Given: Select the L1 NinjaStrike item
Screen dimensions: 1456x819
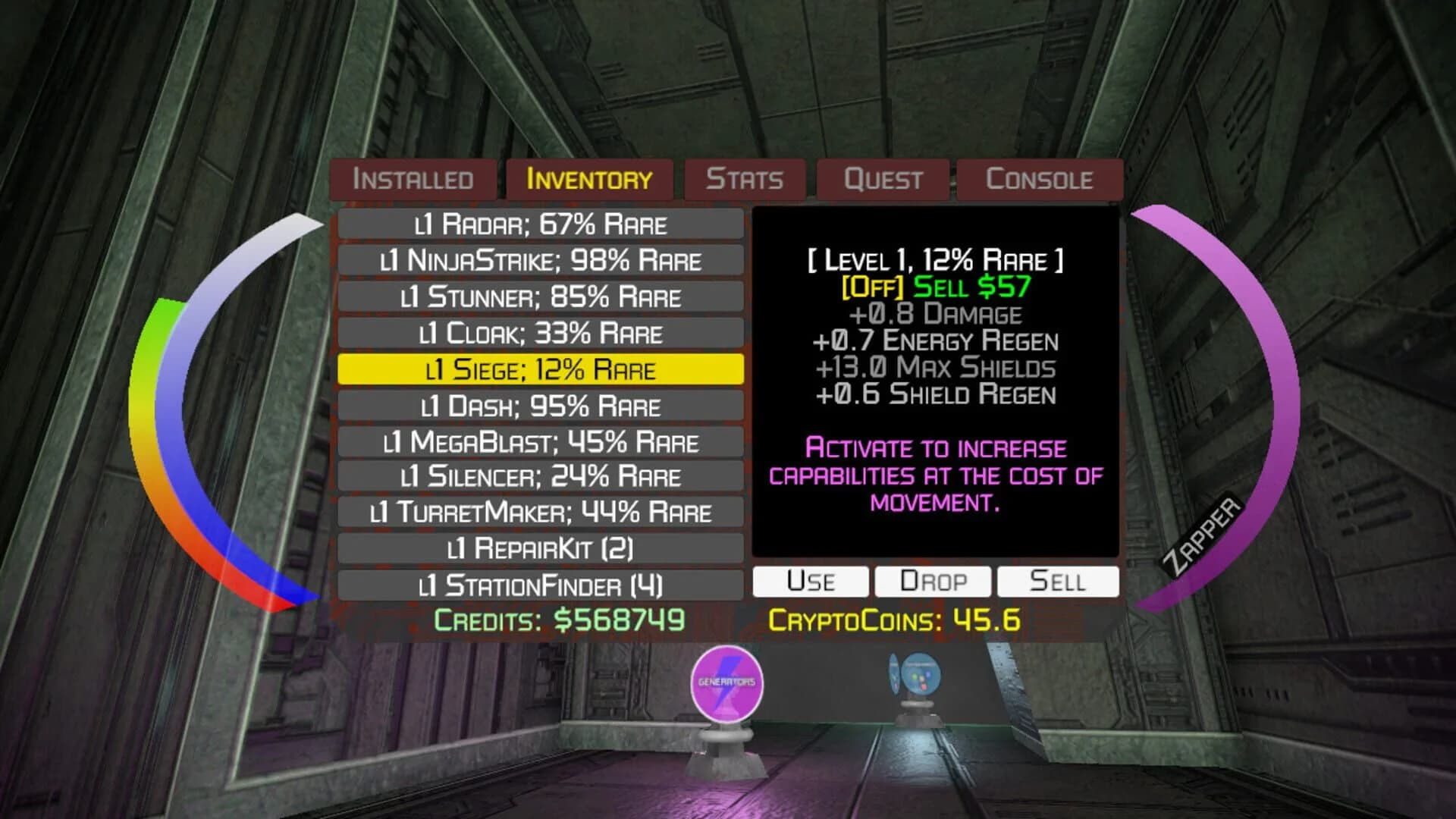Looking at the screenshot, I should 542,260.
